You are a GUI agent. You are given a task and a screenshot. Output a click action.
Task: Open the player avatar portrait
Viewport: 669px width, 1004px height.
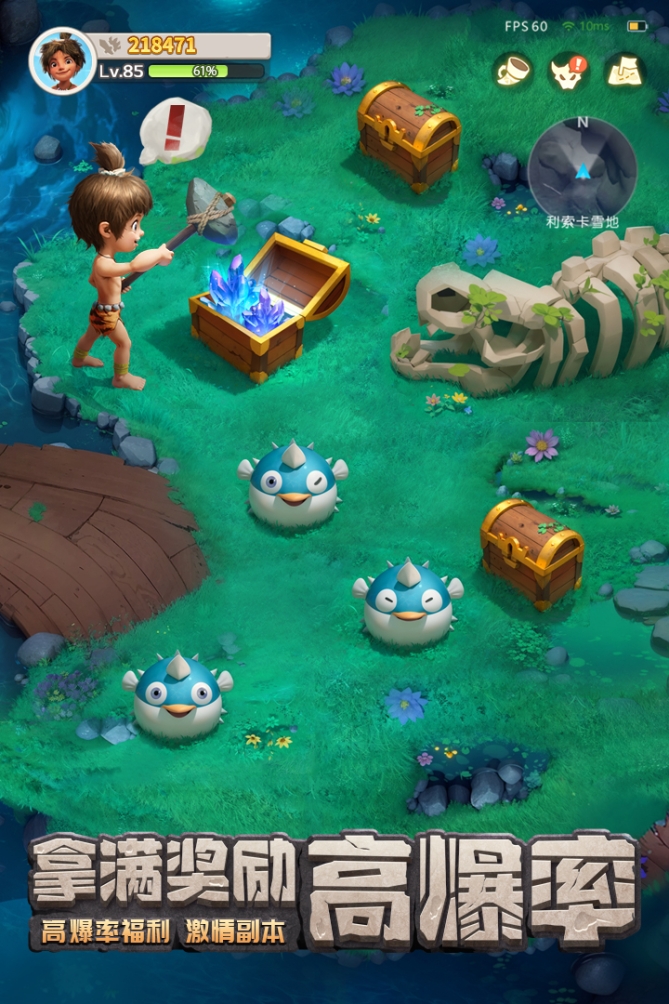[x=62, y=59]
